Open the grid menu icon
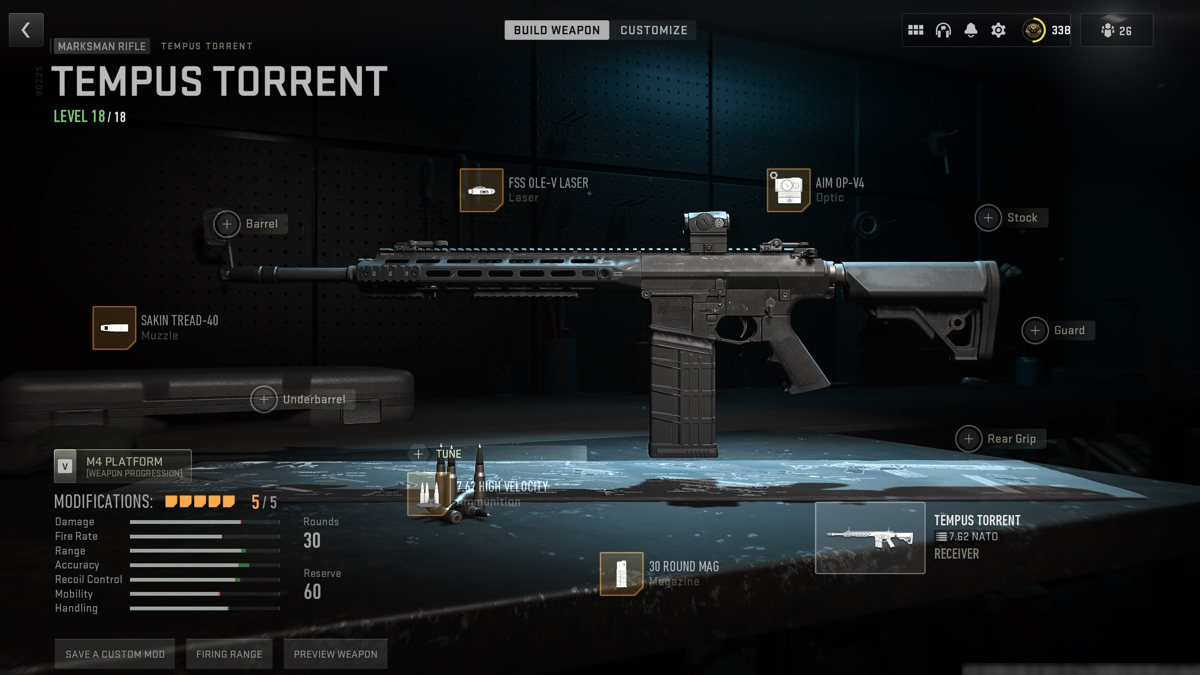 915,30
